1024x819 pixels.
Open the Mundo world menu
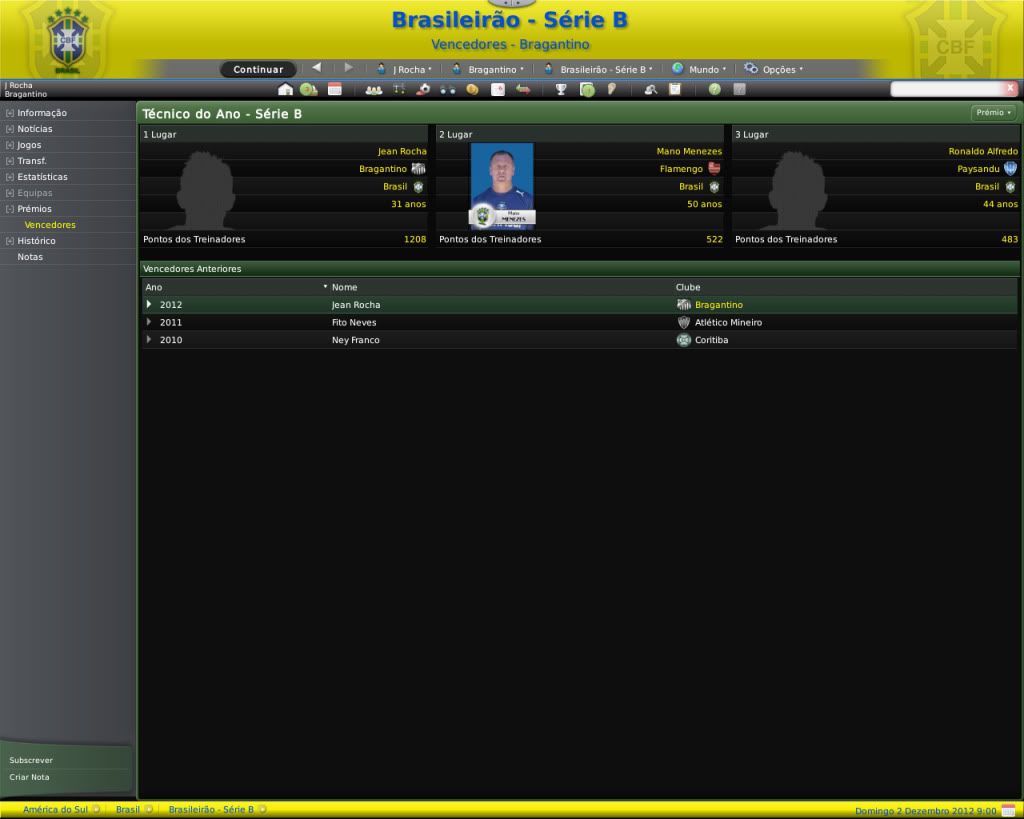699,70
